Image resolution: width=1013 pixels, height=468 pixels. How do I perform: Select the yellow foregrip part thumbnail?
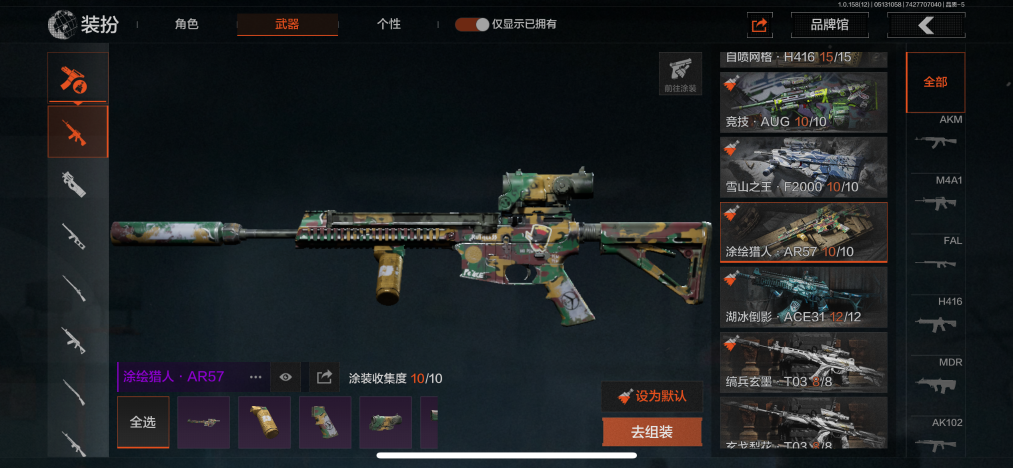[264, 422]
